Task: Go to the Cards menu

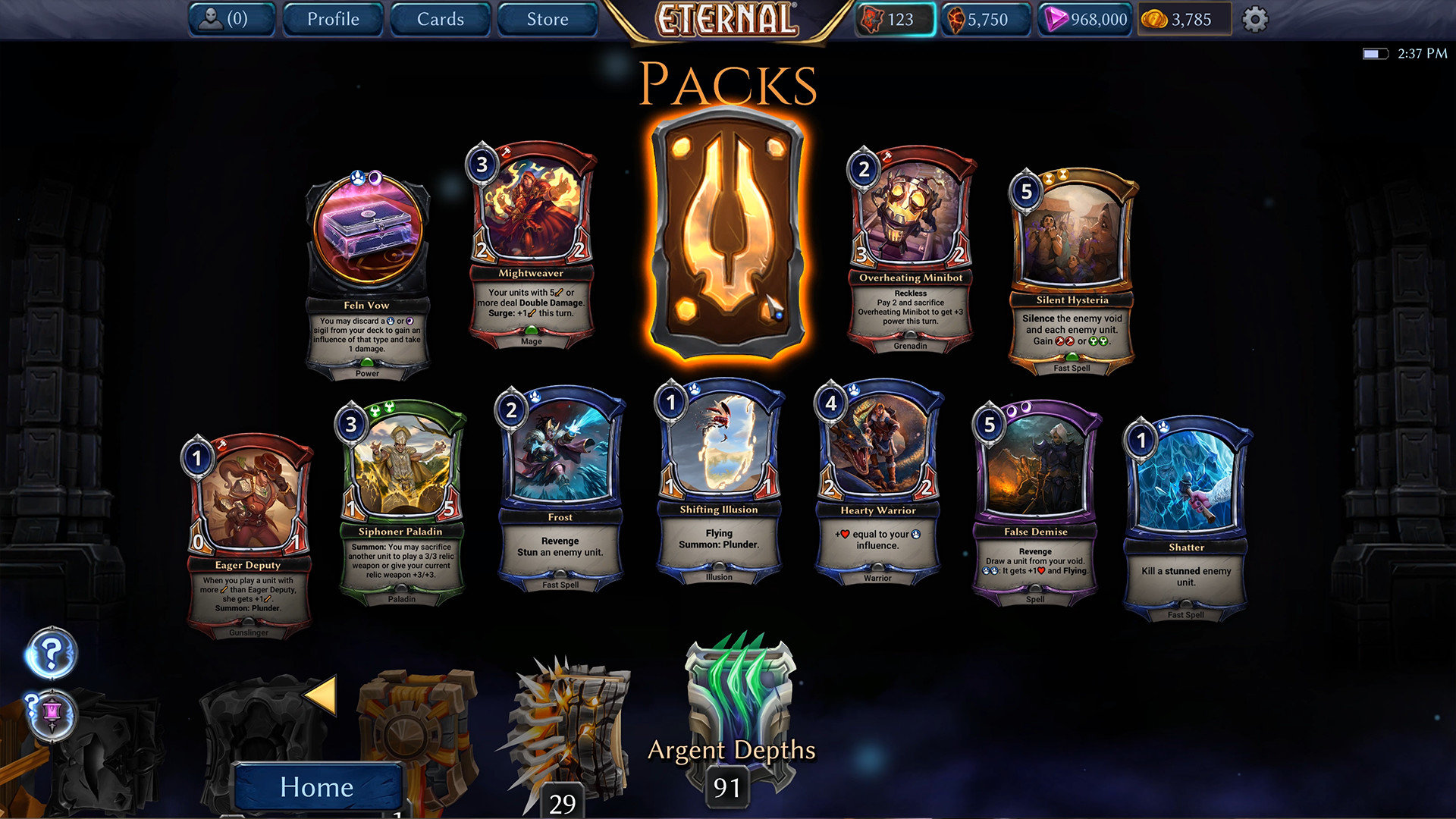Action: point(440,19)
